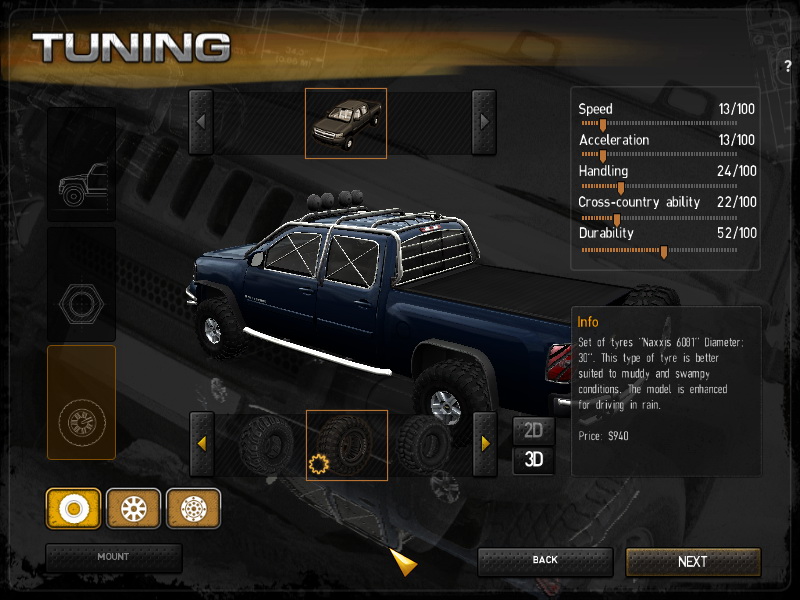Open help with the question mark
Screen dimensions: 800x600
point(788,66)
